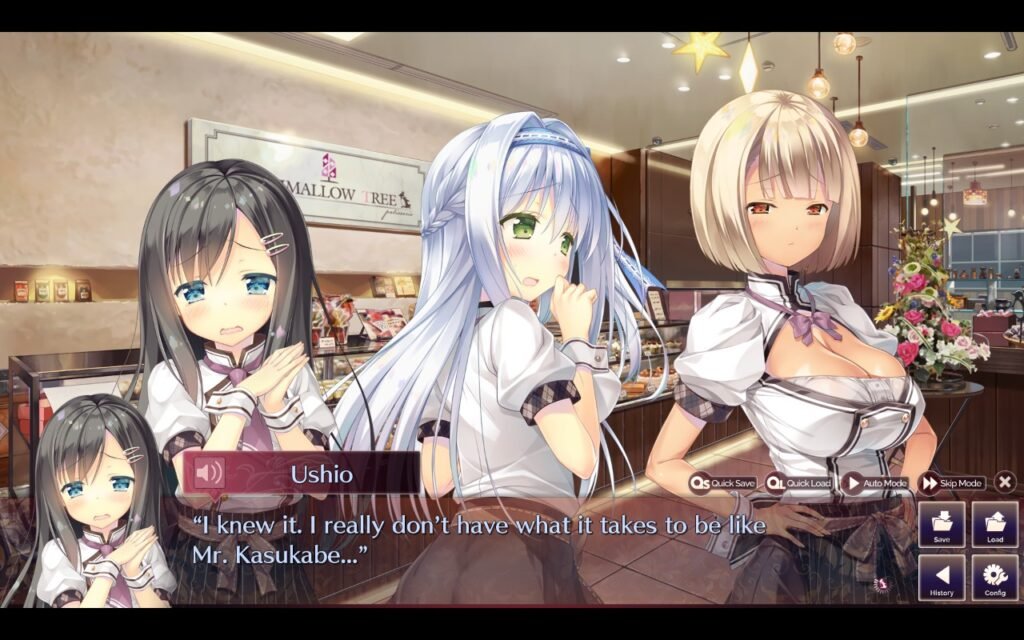Hide the dialogue box with the X button
1024x640 pixels.
1005,482
